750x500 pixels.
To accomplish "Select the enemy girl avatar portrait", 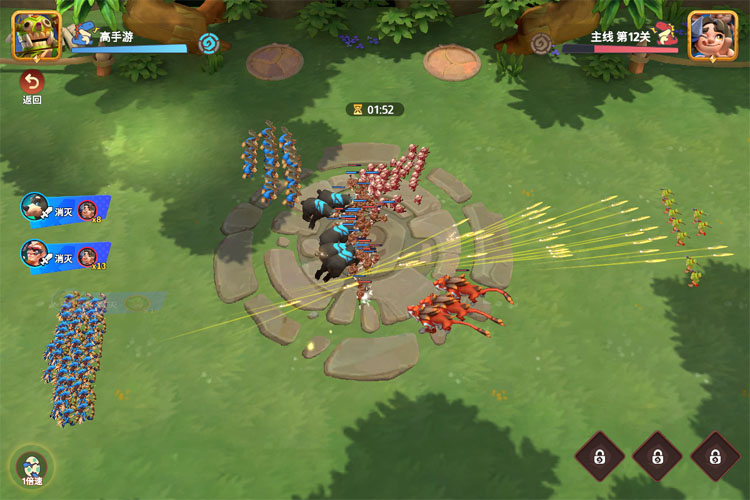I will point(712,35).
